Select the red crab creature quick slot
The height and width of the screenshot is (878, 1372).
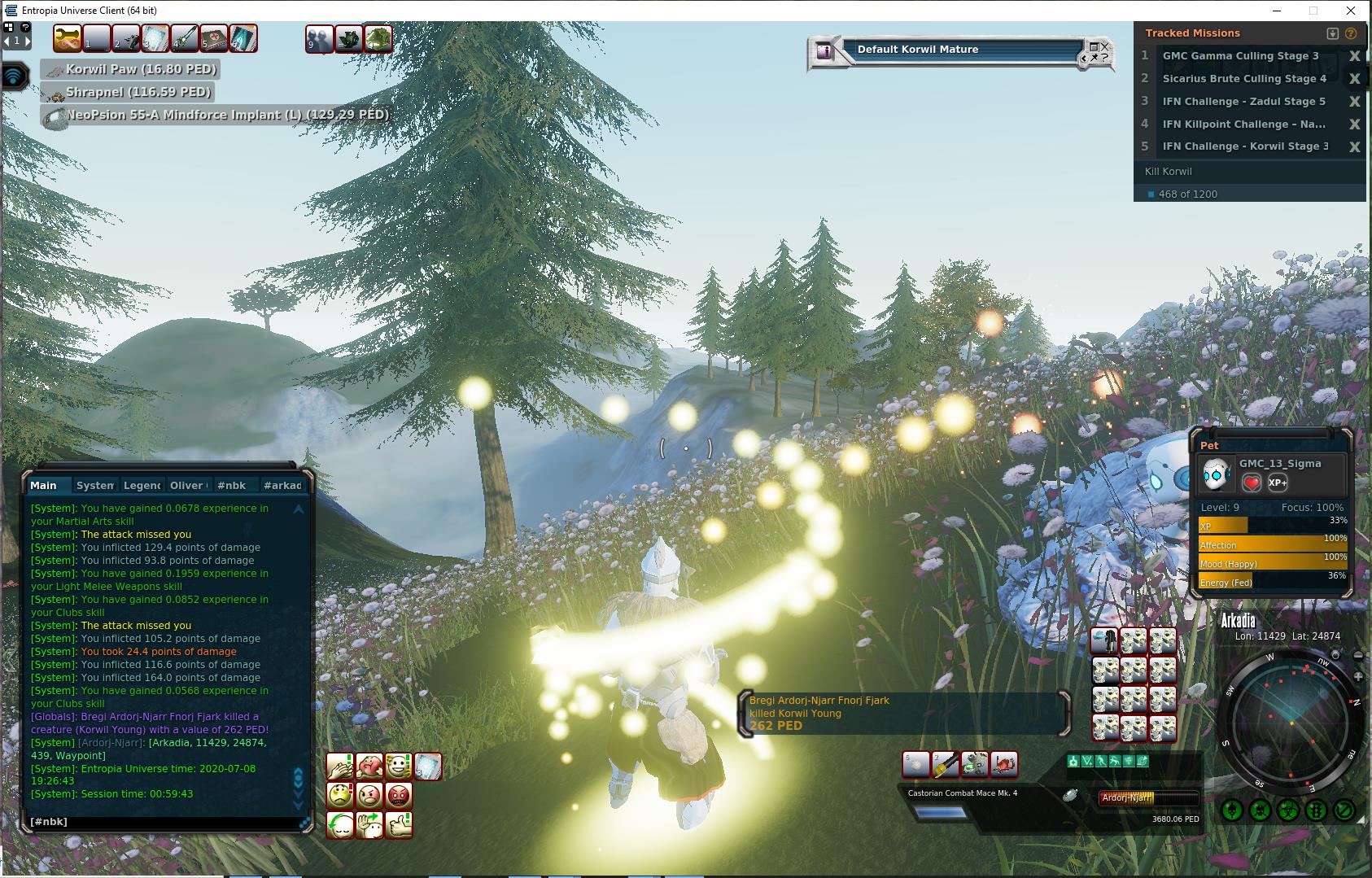pos(1004,765)
